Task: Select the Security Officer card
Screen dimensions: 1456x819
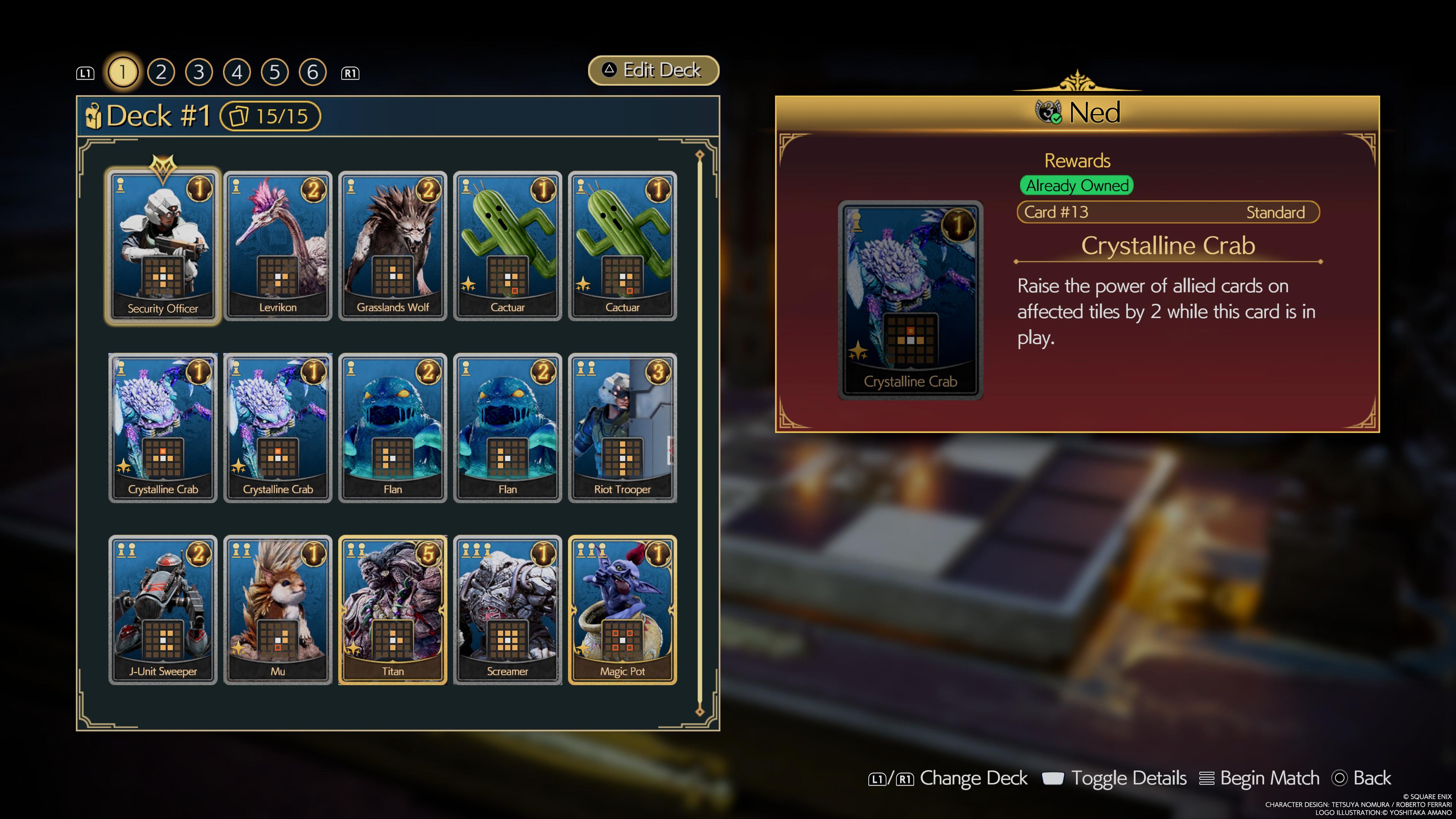Action: click(x=163, y=246)
